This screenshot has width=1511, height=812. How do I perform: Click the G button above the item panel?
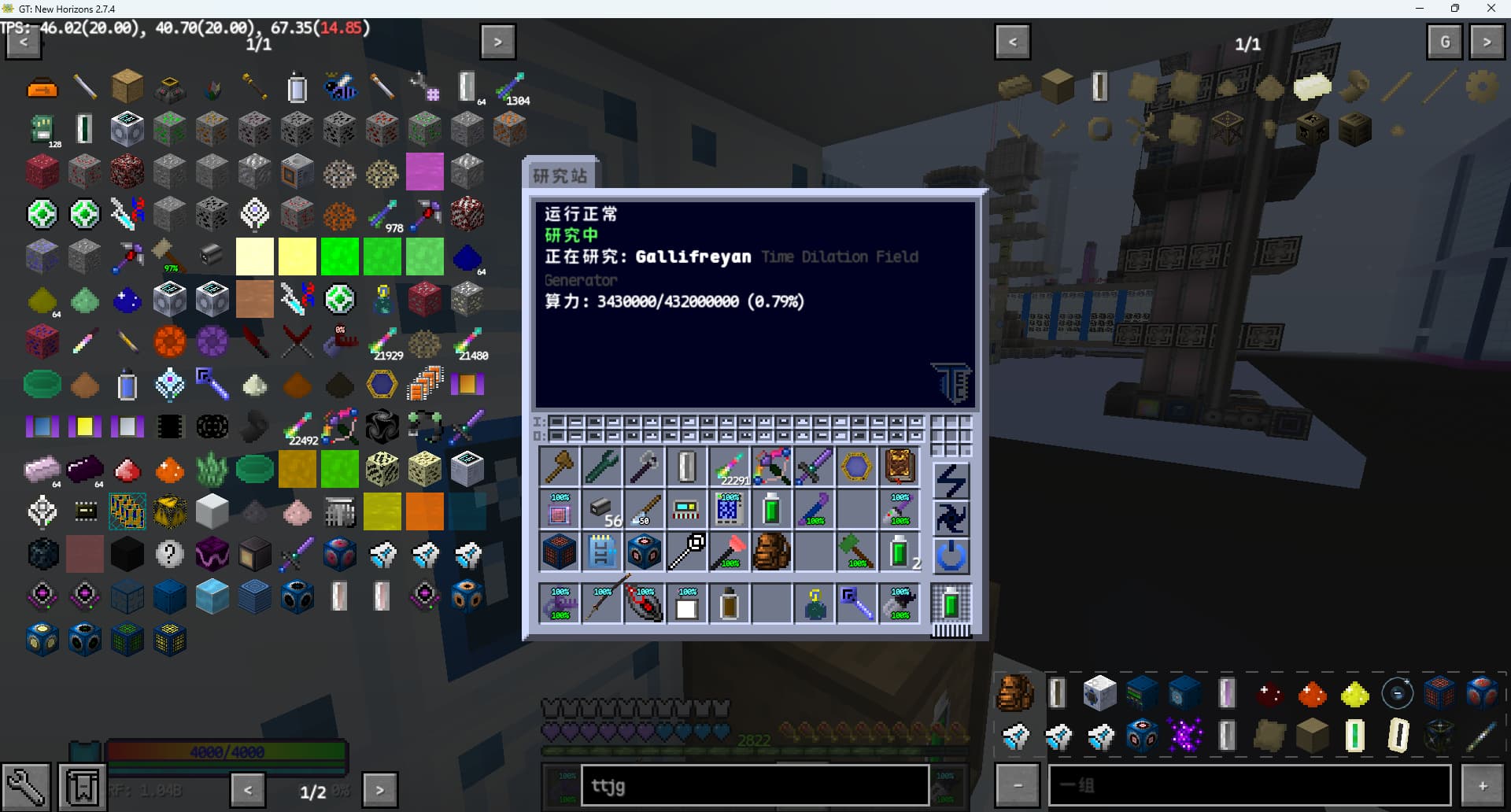(x=1445, y=42)
